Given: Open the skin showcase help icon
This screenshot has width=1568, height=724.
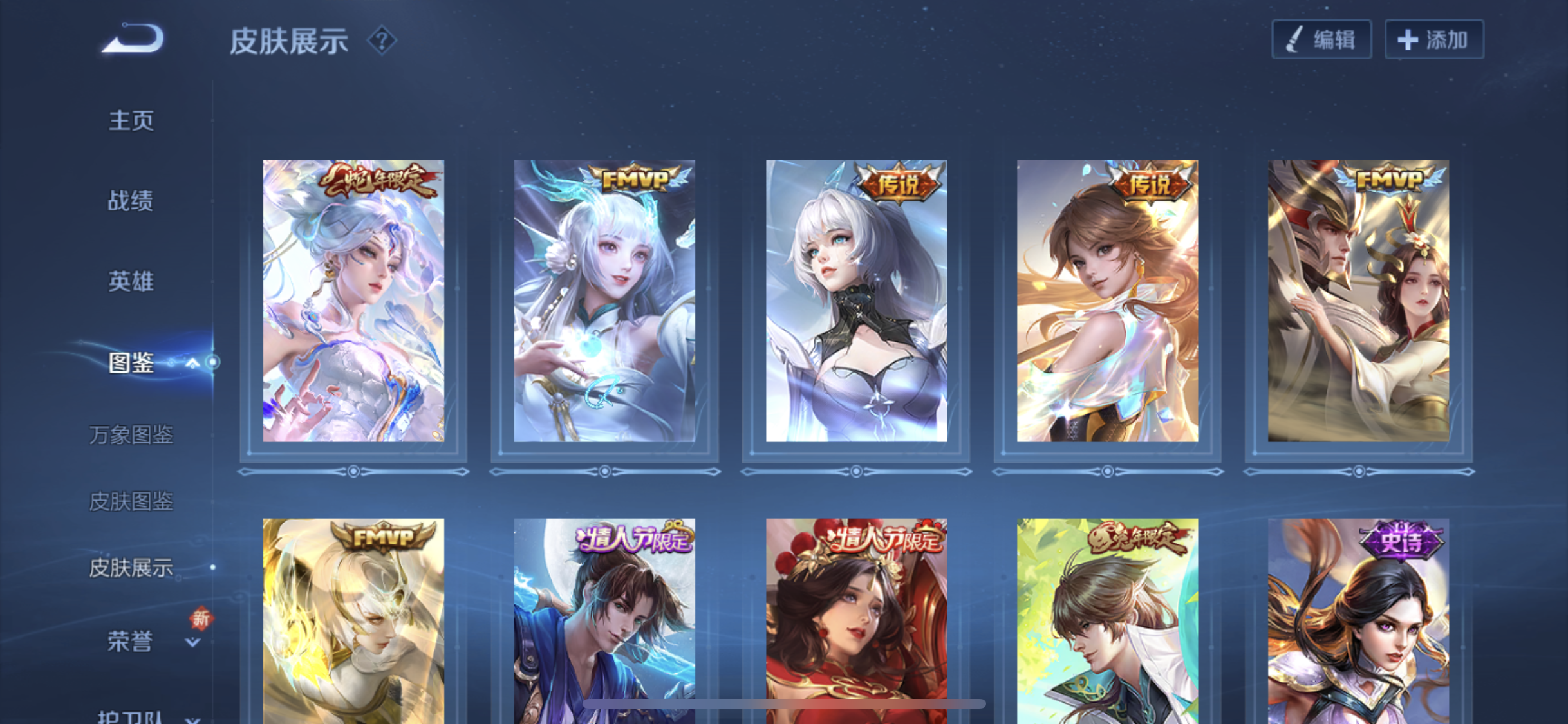Looking at the screenshot, I should 382,41.
